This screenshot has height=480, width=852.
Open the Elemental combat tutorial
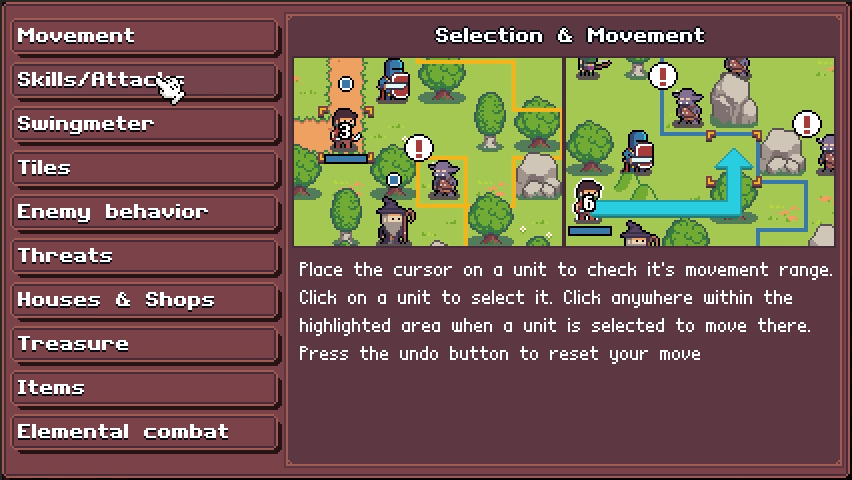(x=145, y=432)
